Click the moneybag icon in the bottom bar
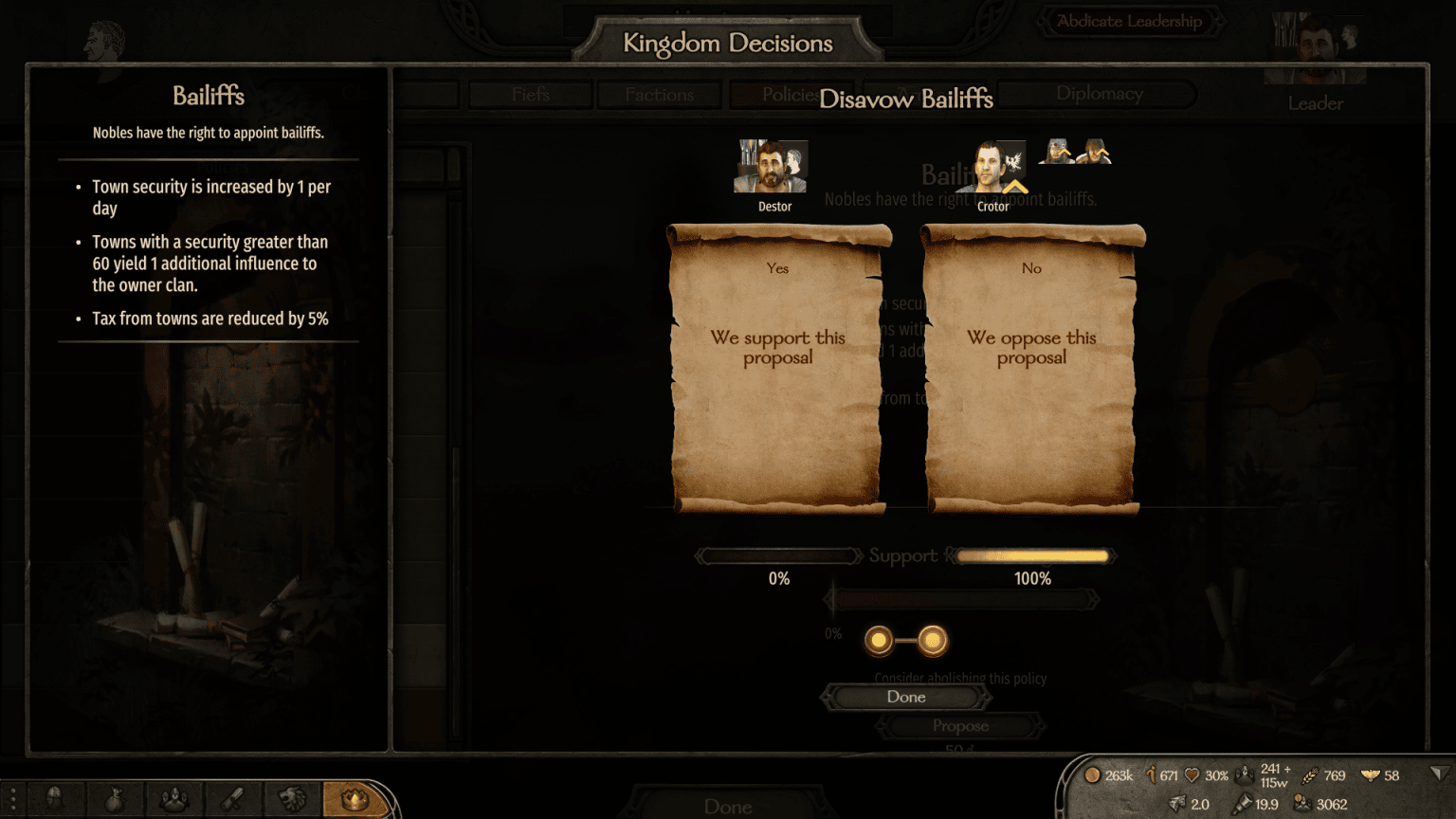 (112, 800)
